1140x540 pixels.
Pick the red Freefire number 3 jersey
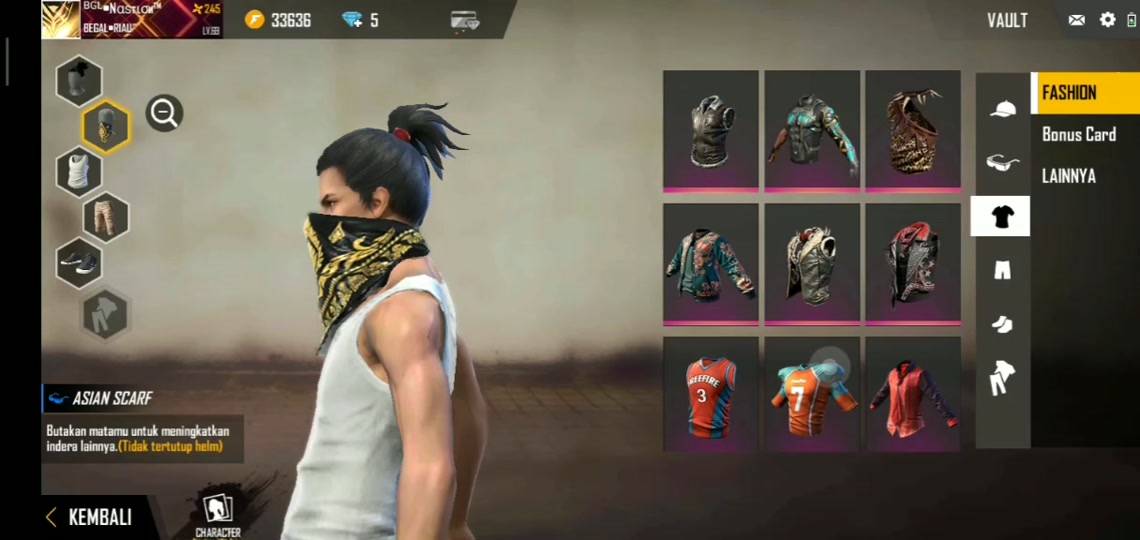710,394
